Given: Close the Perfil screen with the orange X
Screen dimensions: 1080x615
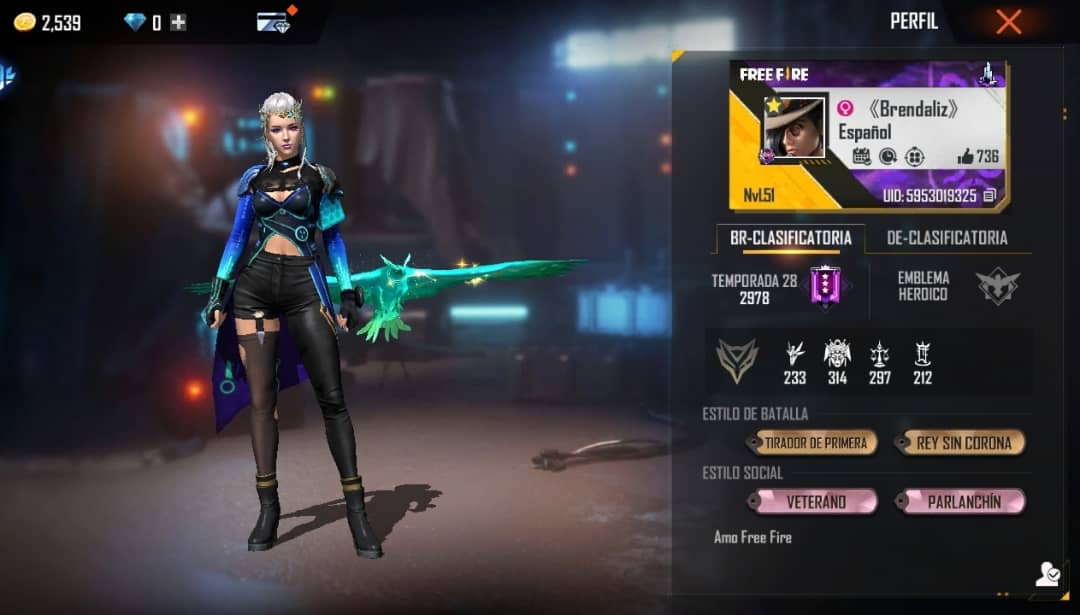Looking at the screenshot, I should [1008, 22].
